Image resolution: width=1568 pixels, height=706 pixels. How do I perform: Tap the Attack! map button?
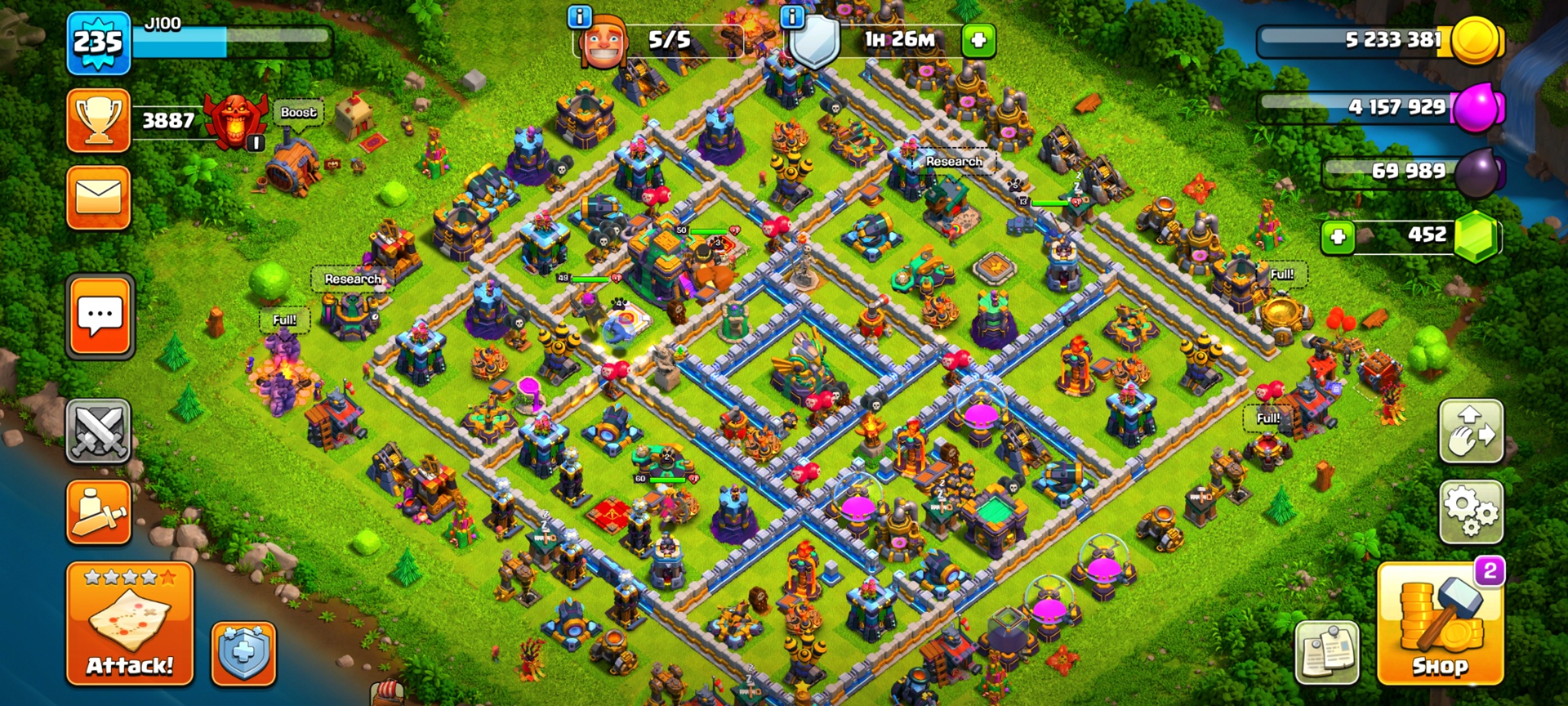[129, 624]
